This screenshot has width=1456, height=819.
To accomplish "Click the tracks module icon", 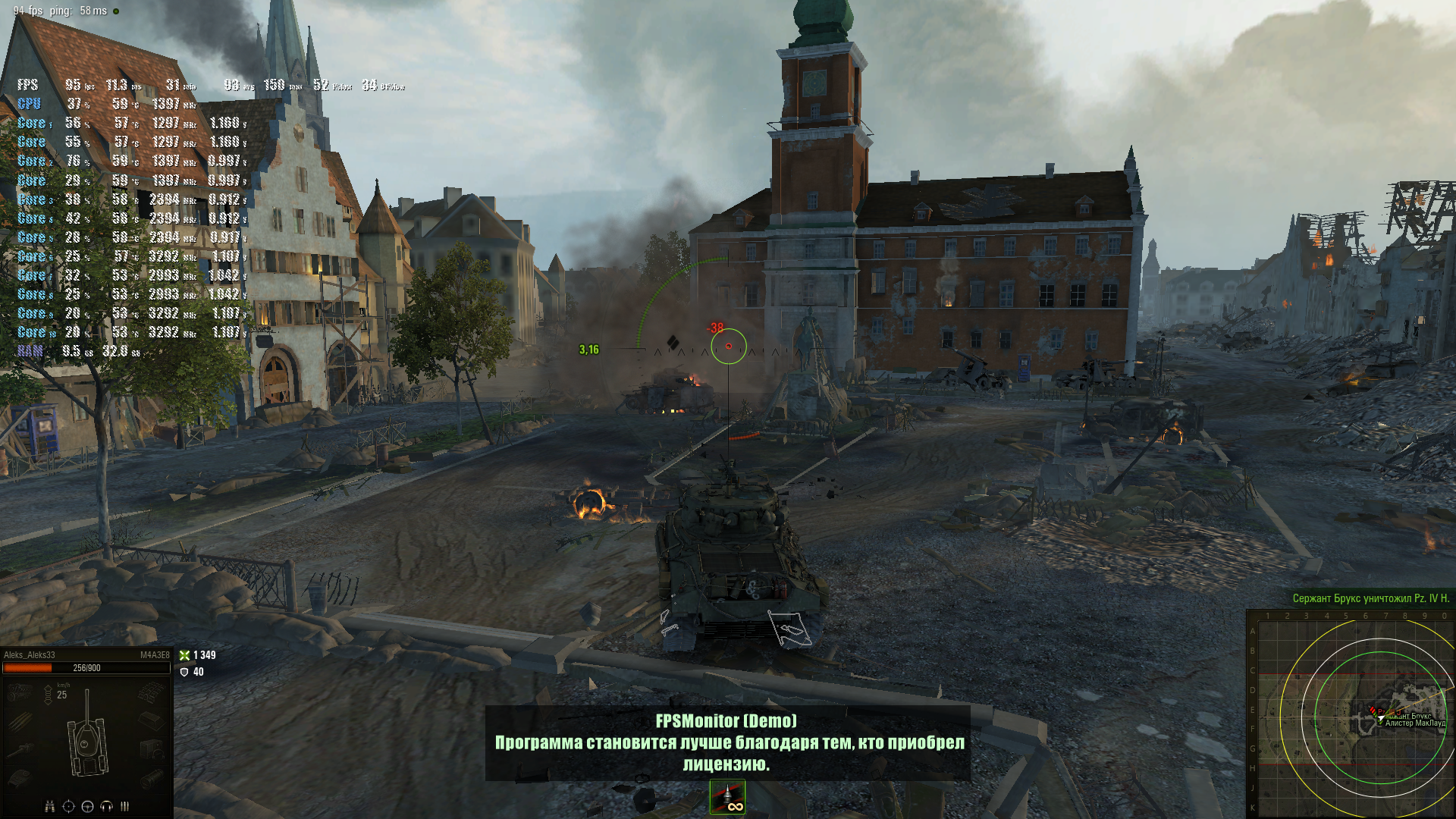I will pyautogui.click(x=151, y=692).
